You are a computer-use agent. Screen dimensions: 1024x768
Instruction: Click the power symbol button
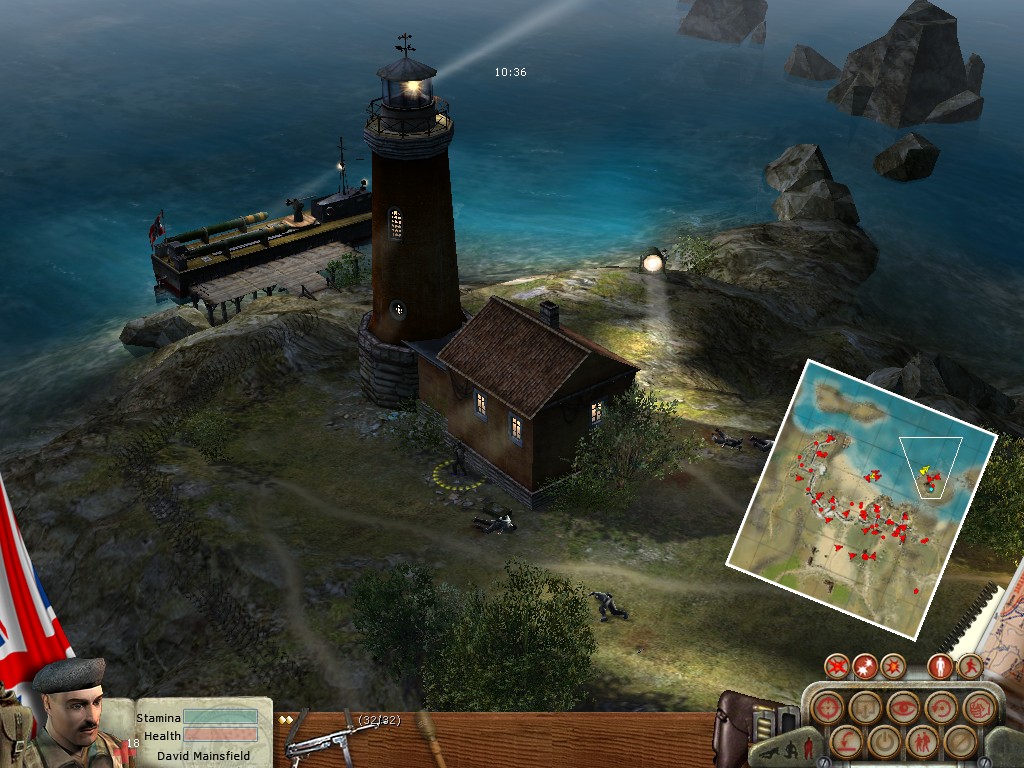(x=883, y=741)
